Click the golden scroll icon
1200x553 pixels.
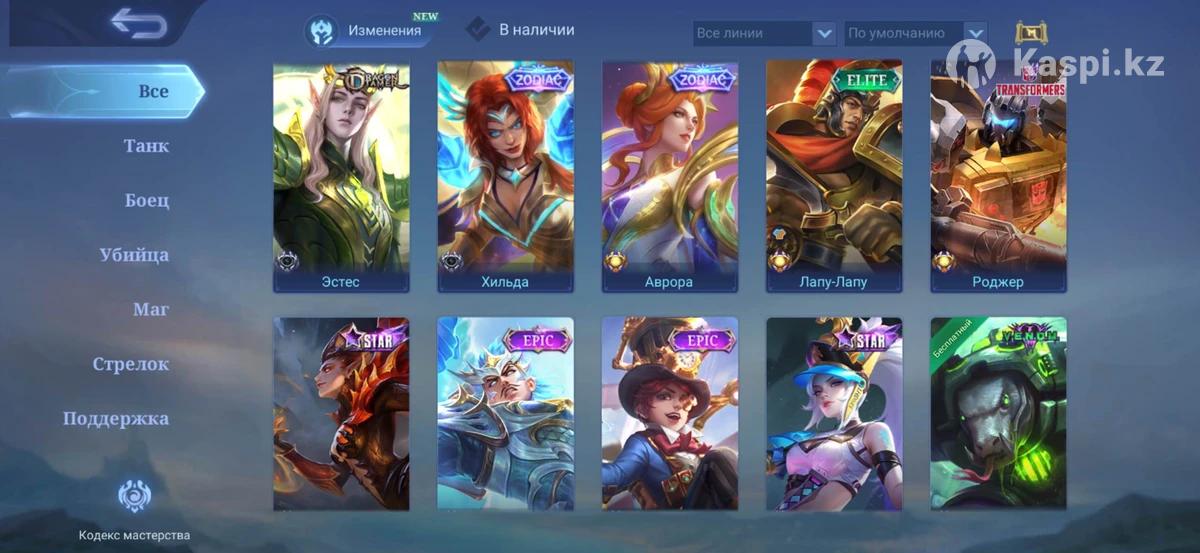(1031, 33)
